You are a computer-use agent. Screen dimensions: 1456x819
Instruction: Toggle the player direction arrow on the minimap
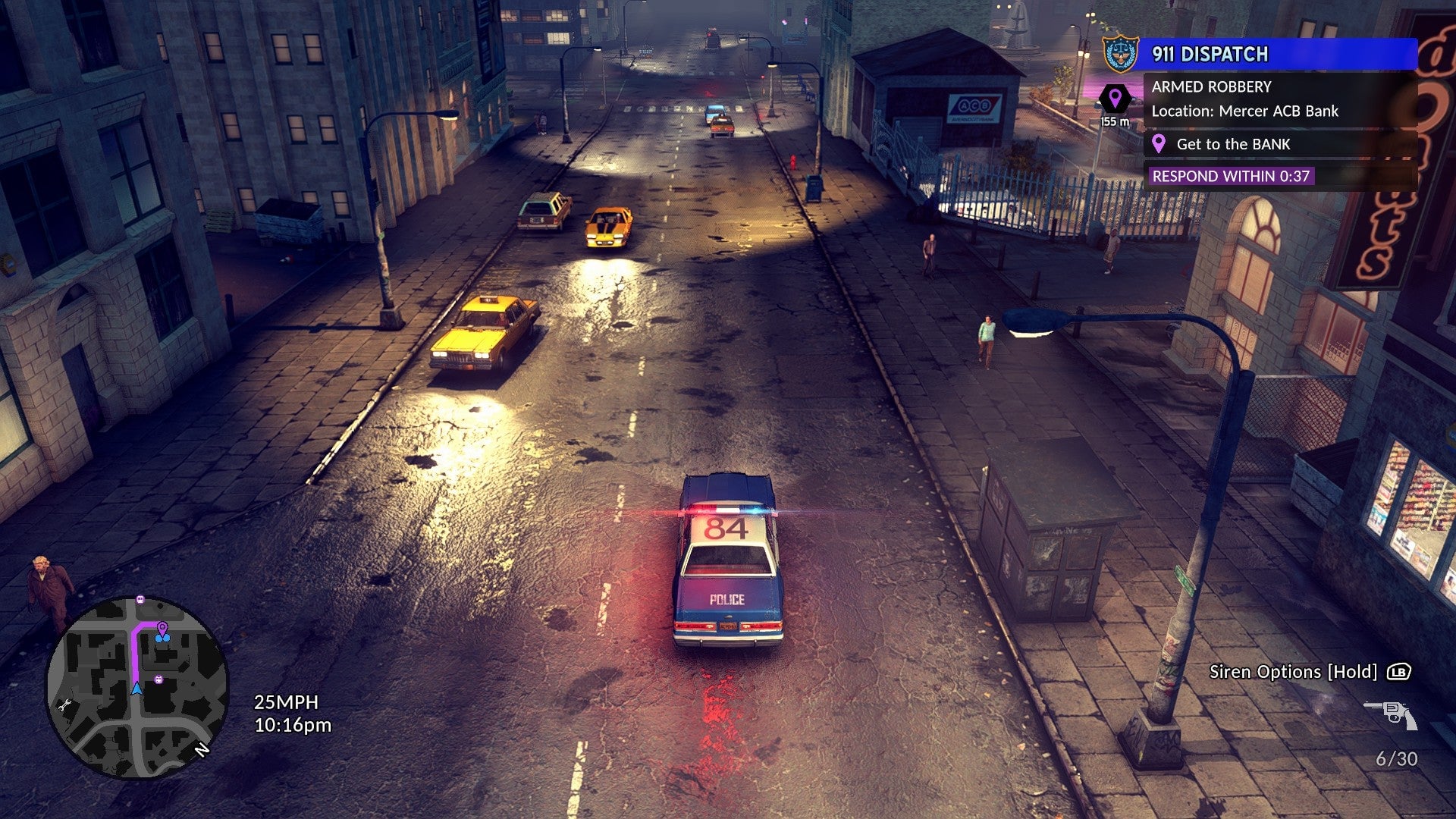136,689
